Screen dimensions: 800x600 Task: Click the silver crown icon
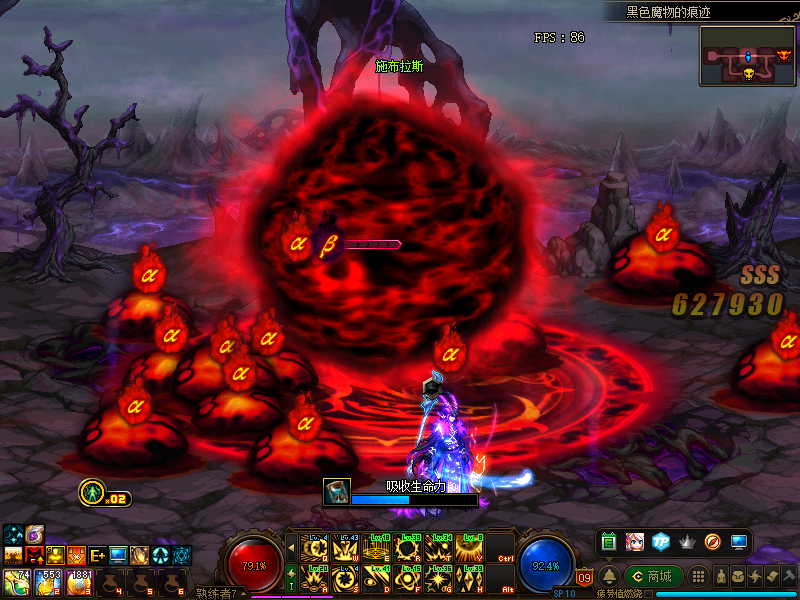(x=687, y=542)
